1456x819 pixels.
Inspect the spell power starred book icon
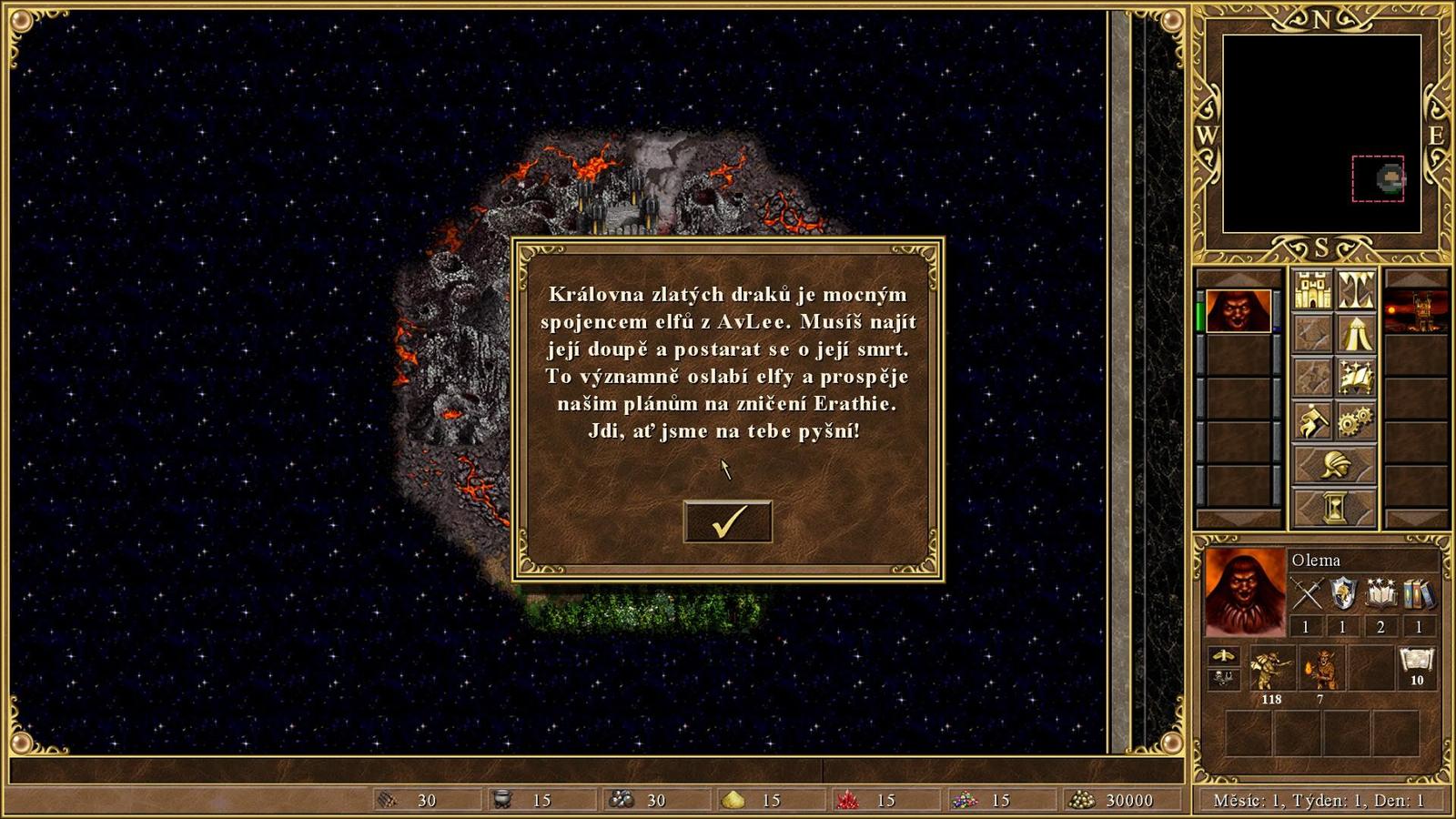click(x=1380, y=592)
